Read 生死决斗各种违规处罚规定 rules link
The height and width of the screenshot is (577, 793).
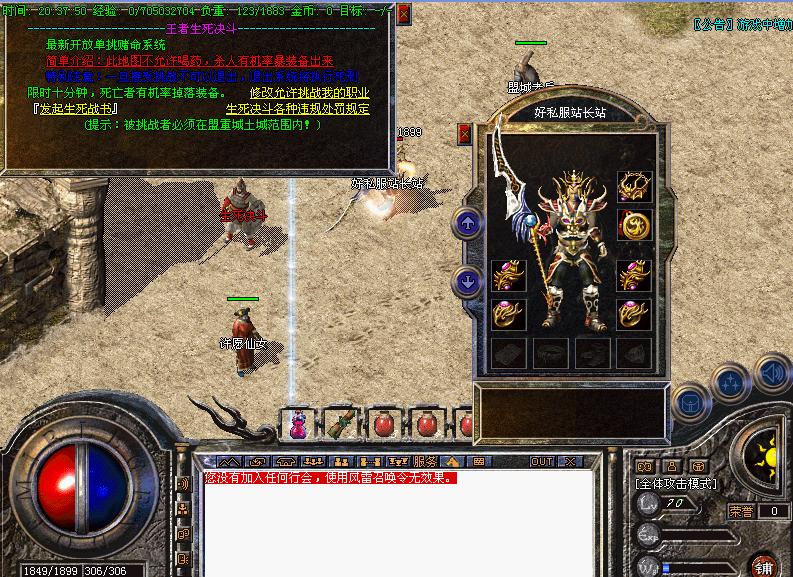[x=297, y=108]
